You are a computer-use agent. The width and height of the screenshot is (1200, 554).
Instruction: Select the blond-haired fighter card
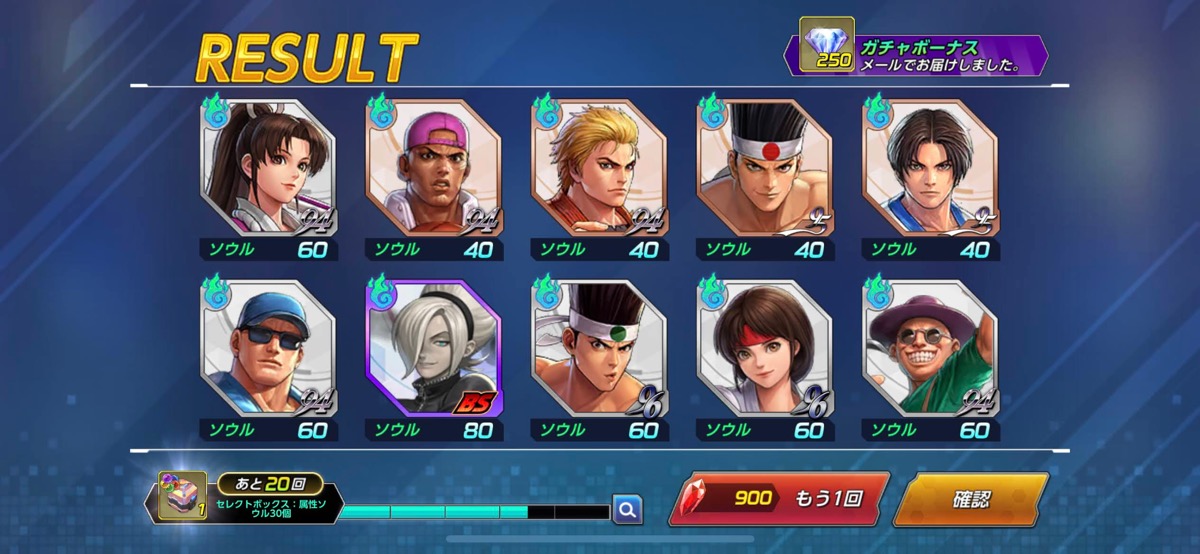[x=600, y=168]
